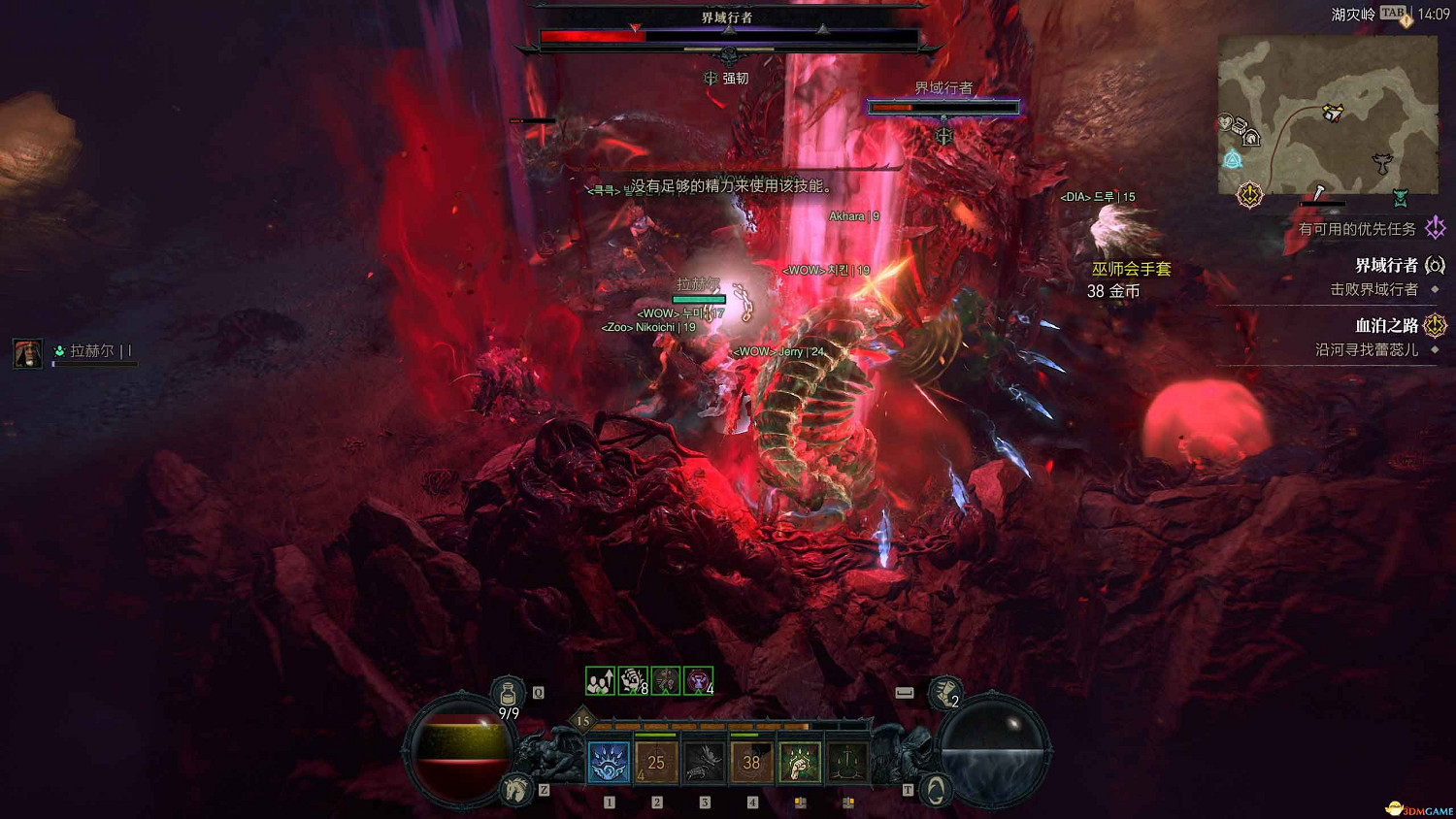Use the evade boot icon
This screenshot has width=1456, height=819.
pyautogui.click(x=943, y=692)
